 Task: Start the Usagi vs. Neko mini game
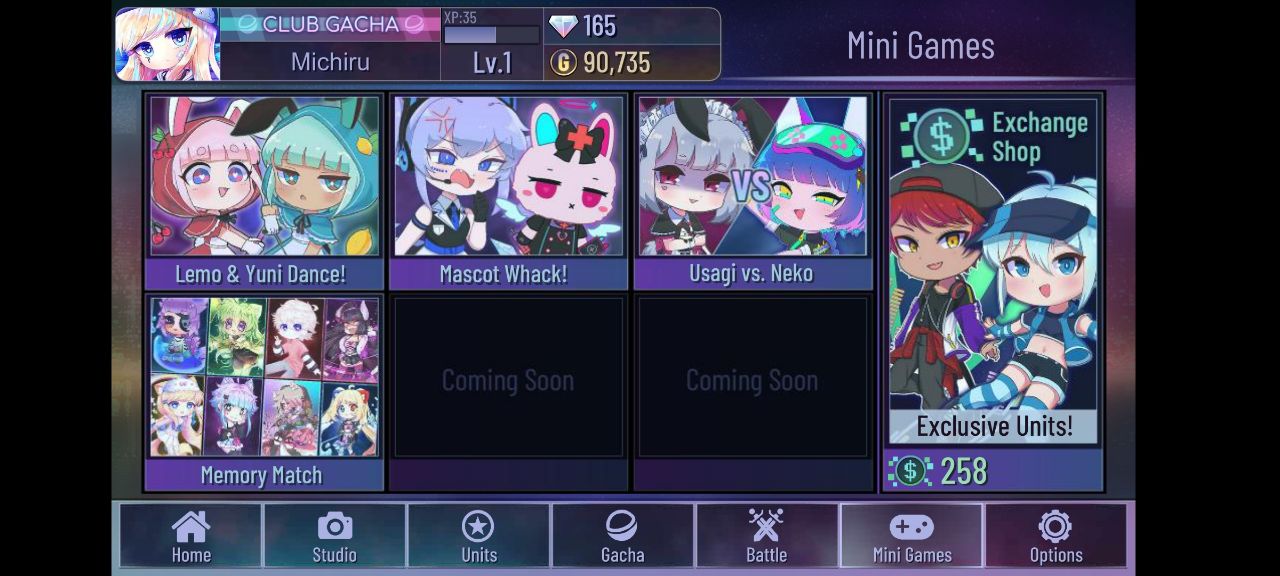pyautogui.click(x=752, y=190)
